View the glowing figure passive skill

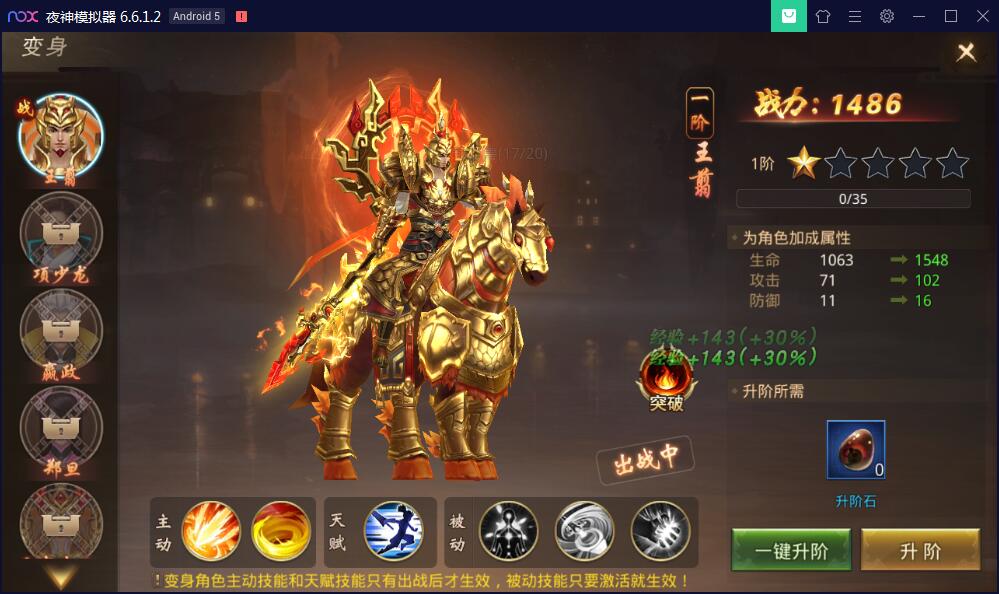(509, 531)
